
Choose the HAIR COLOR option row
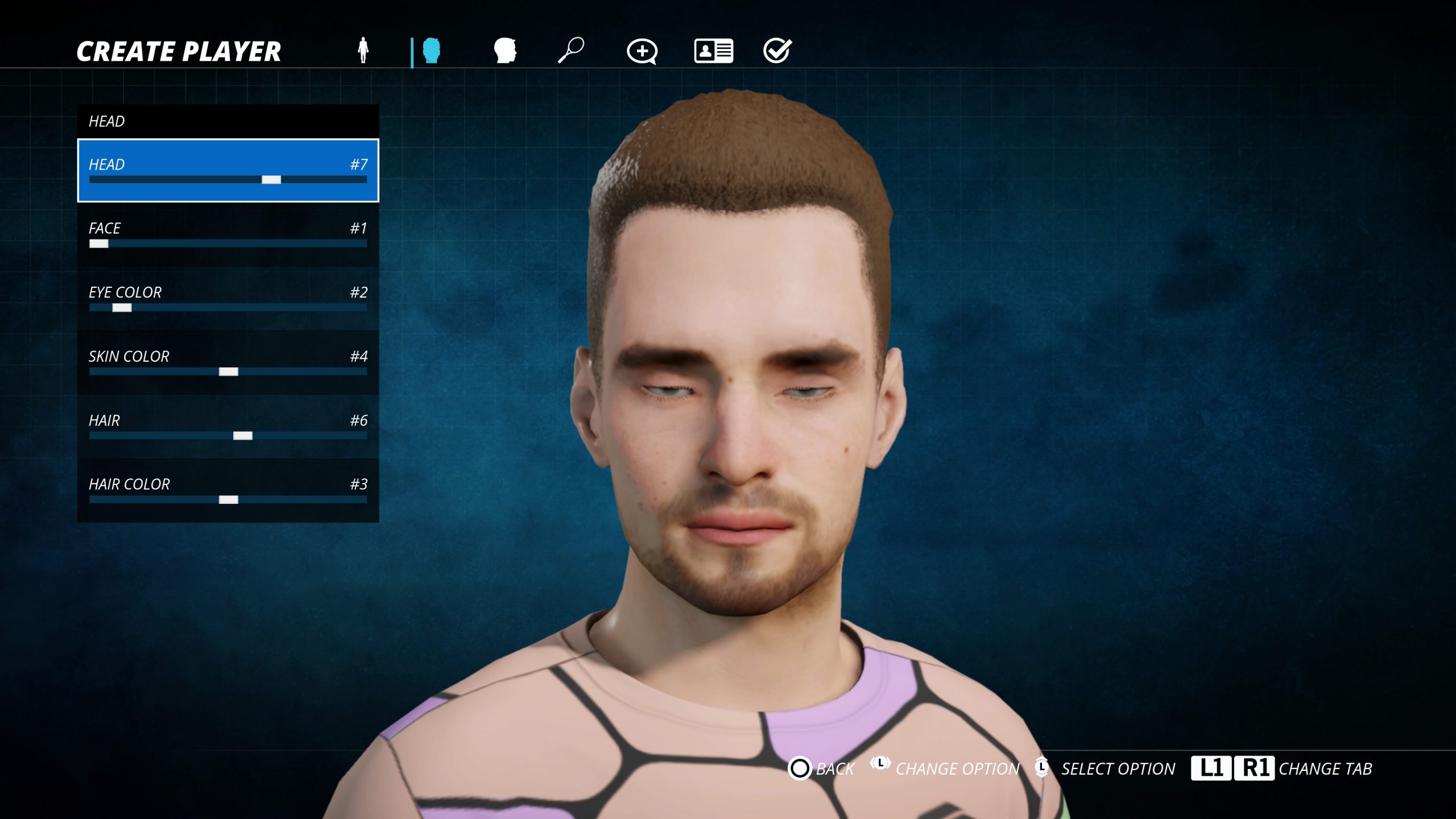click(227, 490)
